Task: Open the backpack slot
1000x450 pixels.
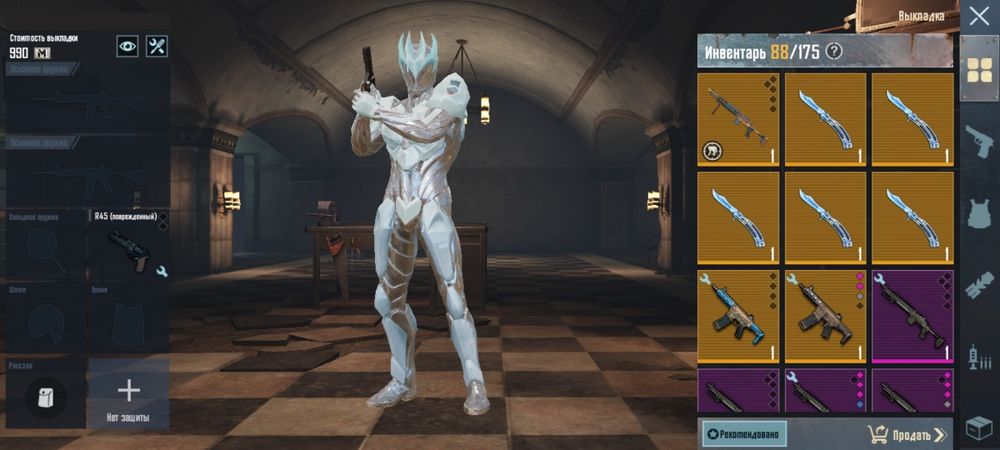Action: pos(46,395)
